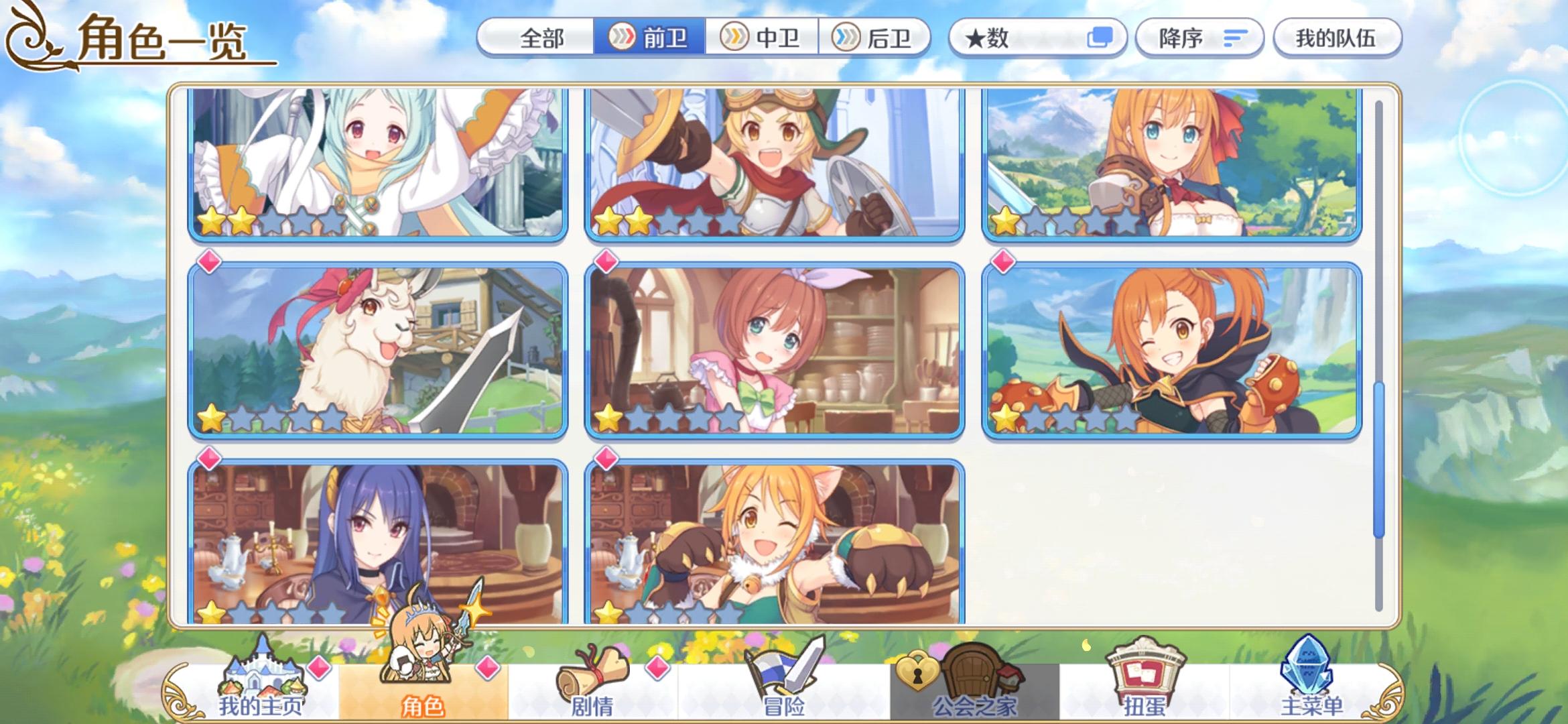Switch to the 全部 all tab
Viewport: 1568px width, 724px height.
[x=544, y=37]
